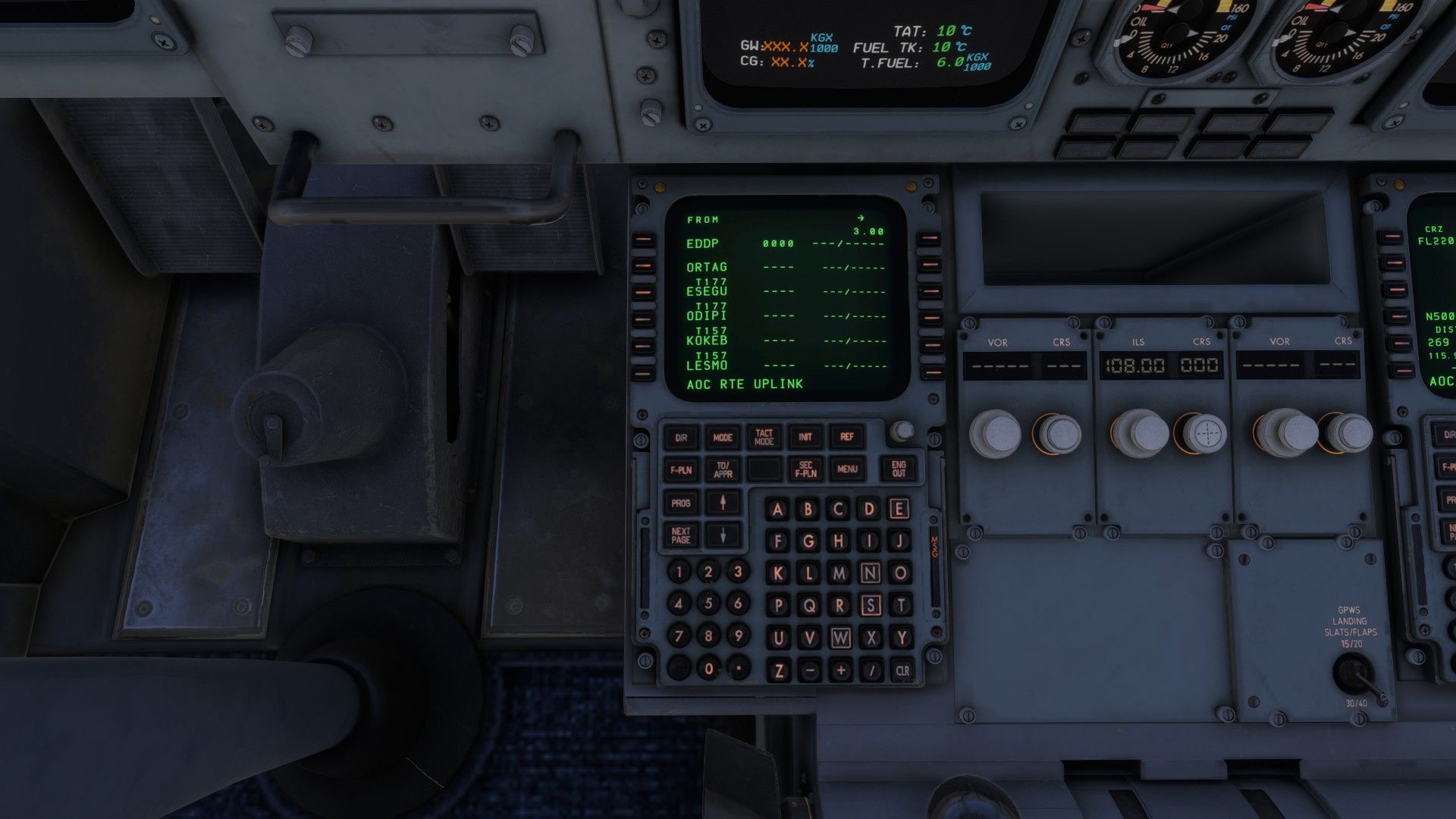Image resolution: width=1456 pixels, height=819 pixels.
Task: Show the PROG page on the MCDU
Action: coord(681,504)
